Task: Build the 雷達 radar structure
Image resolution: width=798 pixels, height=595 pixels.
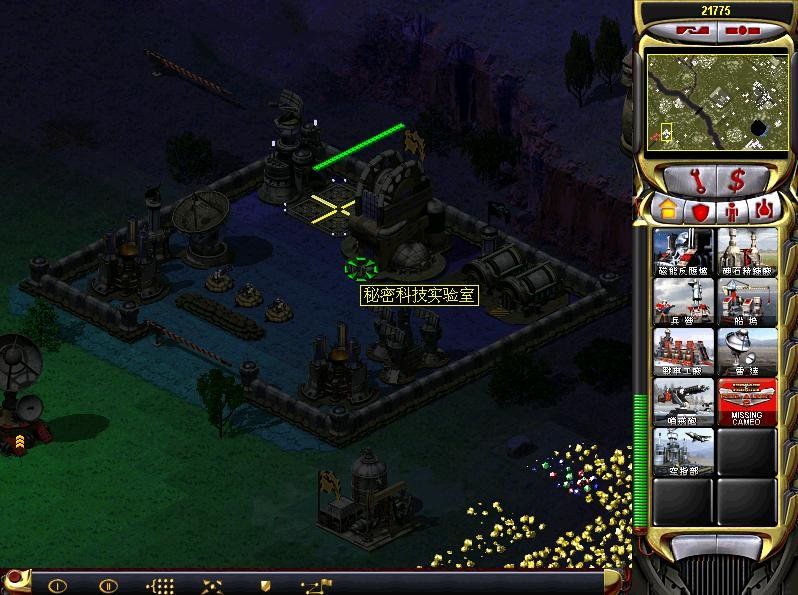Action: (747, 351)
